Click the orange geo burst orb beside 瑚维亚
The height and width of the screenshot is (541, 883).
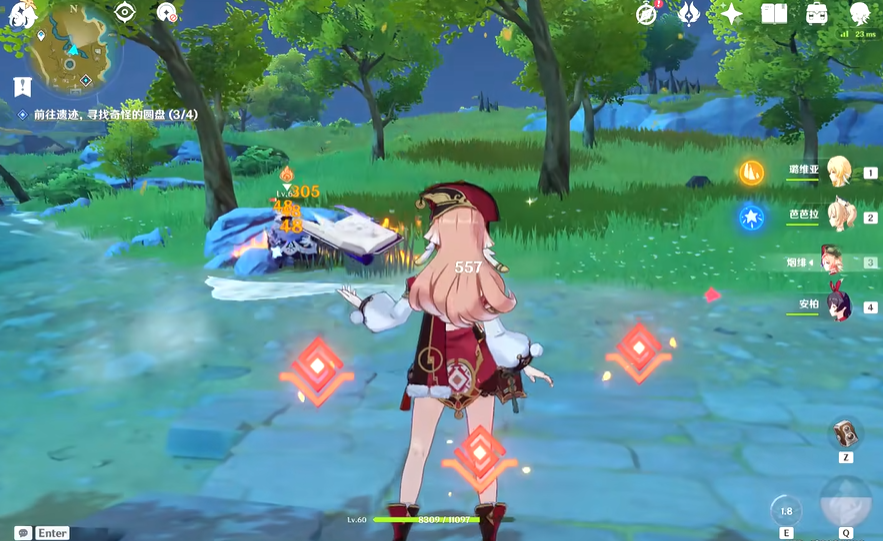click(752, 172)
